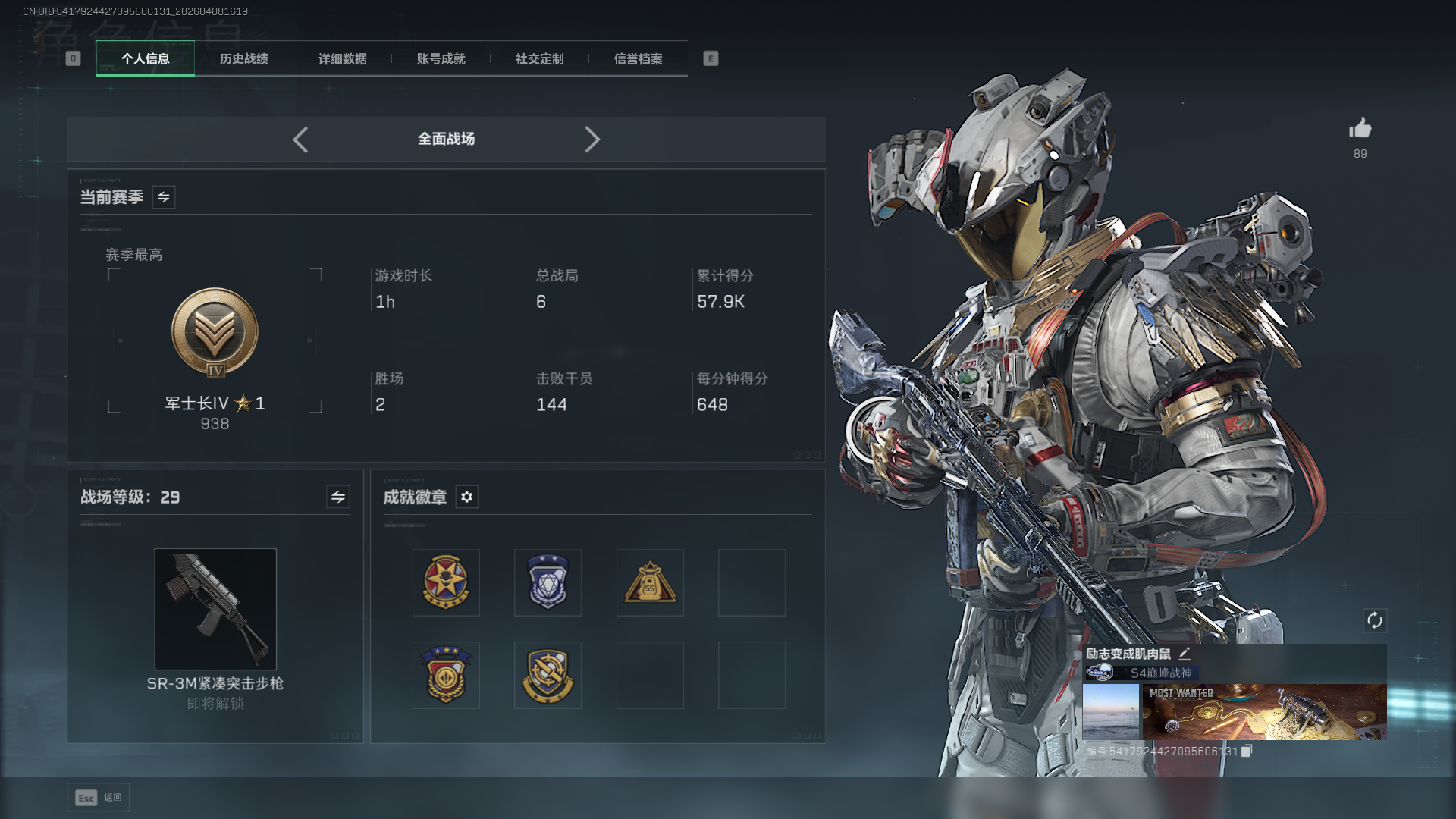This screenshot has width=1456, height=819.
Task: Return with the 返回 back button
Action: [x=99, y=798]
